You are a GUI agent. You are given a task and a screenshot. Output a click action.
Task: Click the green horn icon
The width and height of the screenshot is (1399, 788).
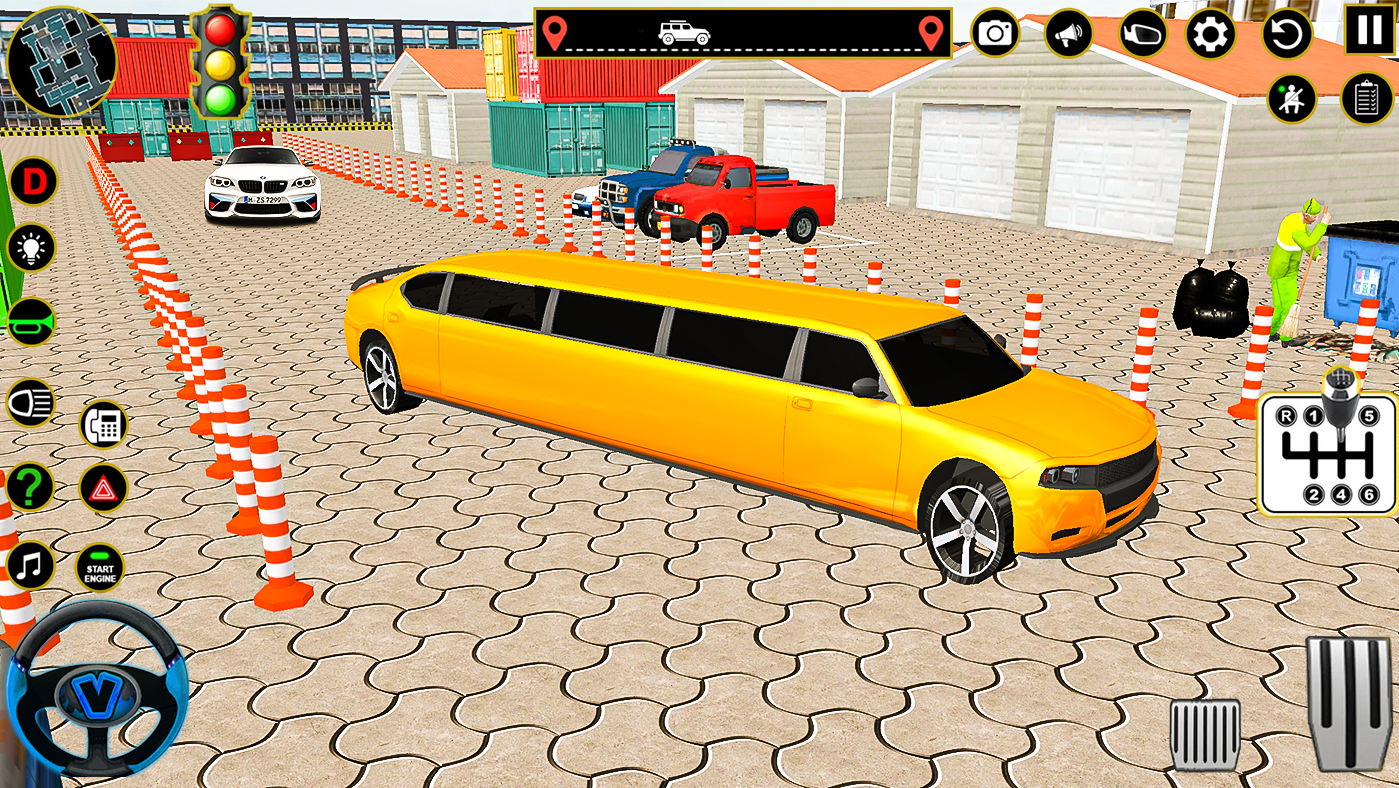coord(30,320)
